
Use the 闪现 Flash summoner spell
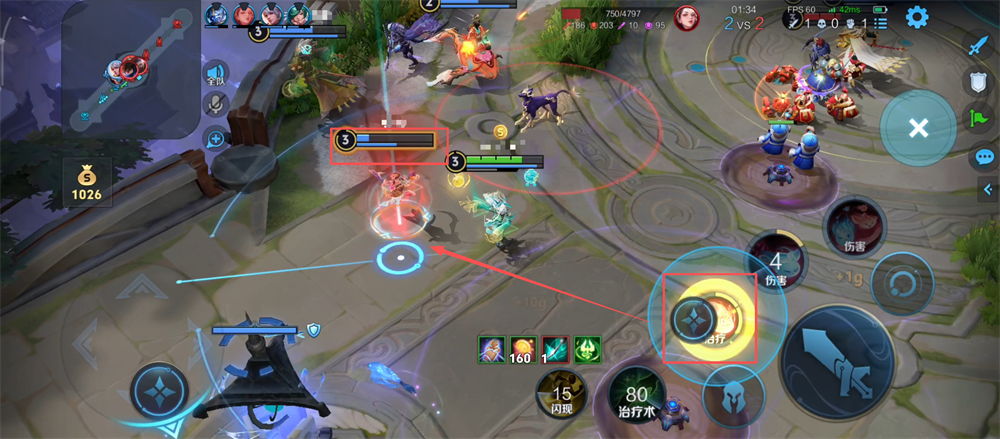pyautogui.click(x=562, y=395)
